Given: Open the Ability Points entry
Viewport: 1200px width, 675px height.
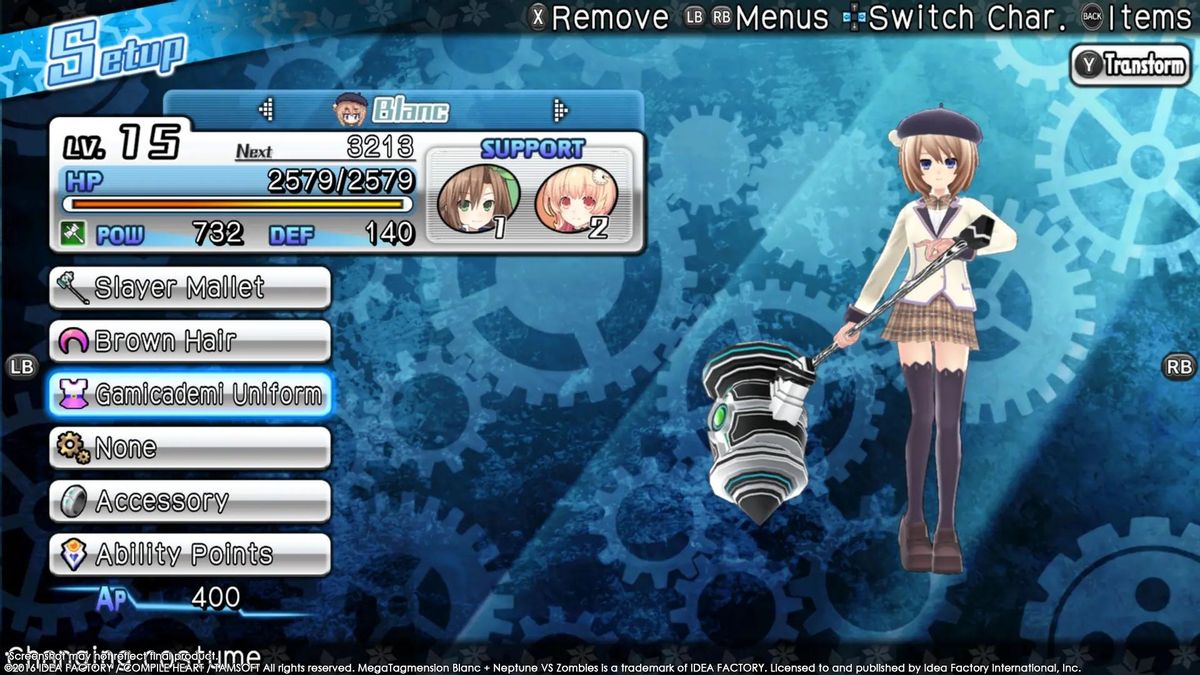Looking at the screenshot, I should point(190,554).
